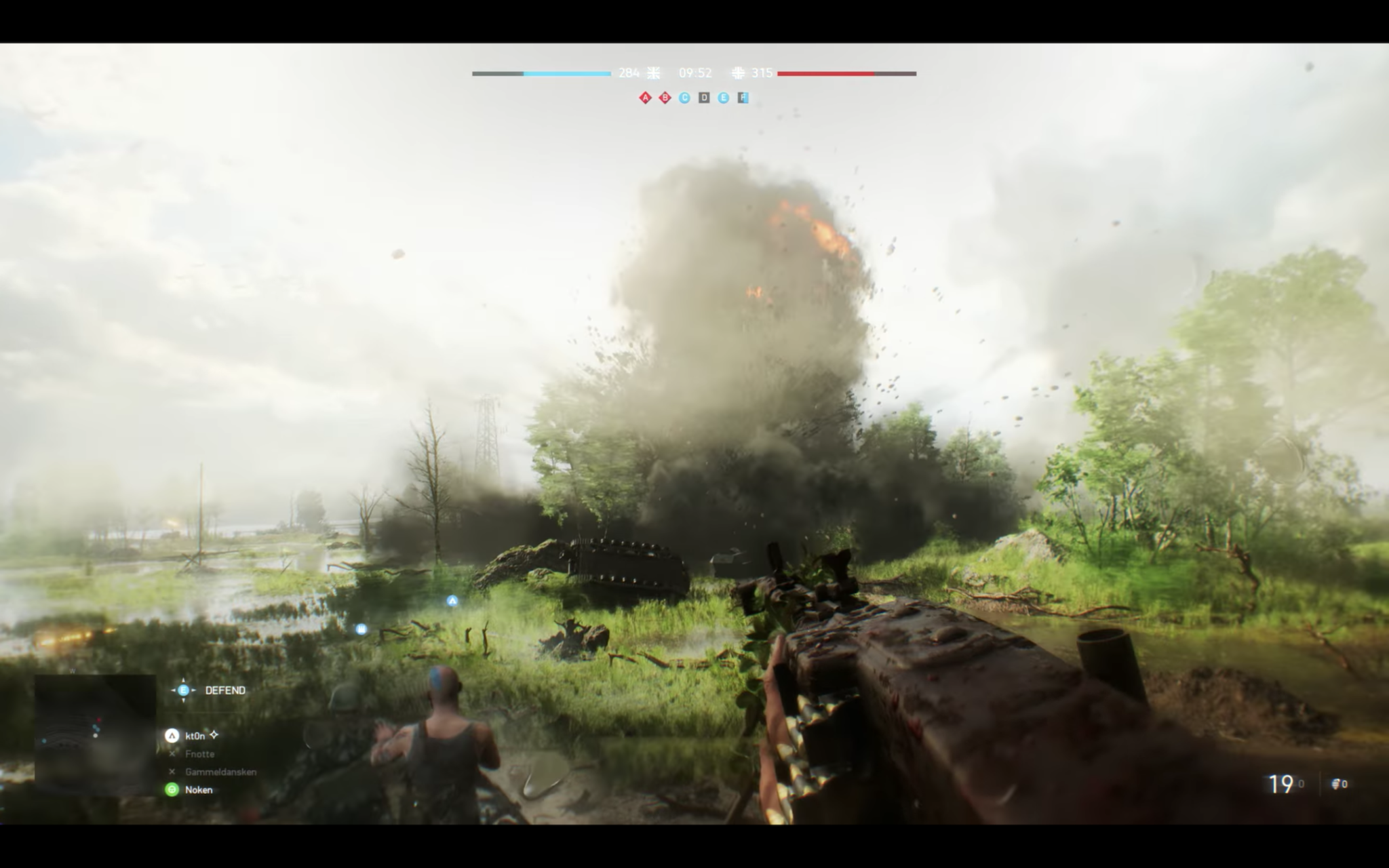Click the flashing objective F icon

tap(744, 98)
